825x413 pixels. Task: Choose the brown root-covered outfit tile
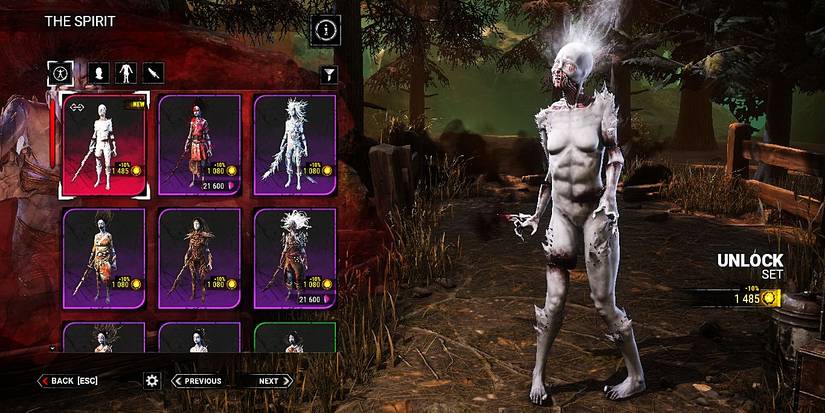(x=199, y=259)
